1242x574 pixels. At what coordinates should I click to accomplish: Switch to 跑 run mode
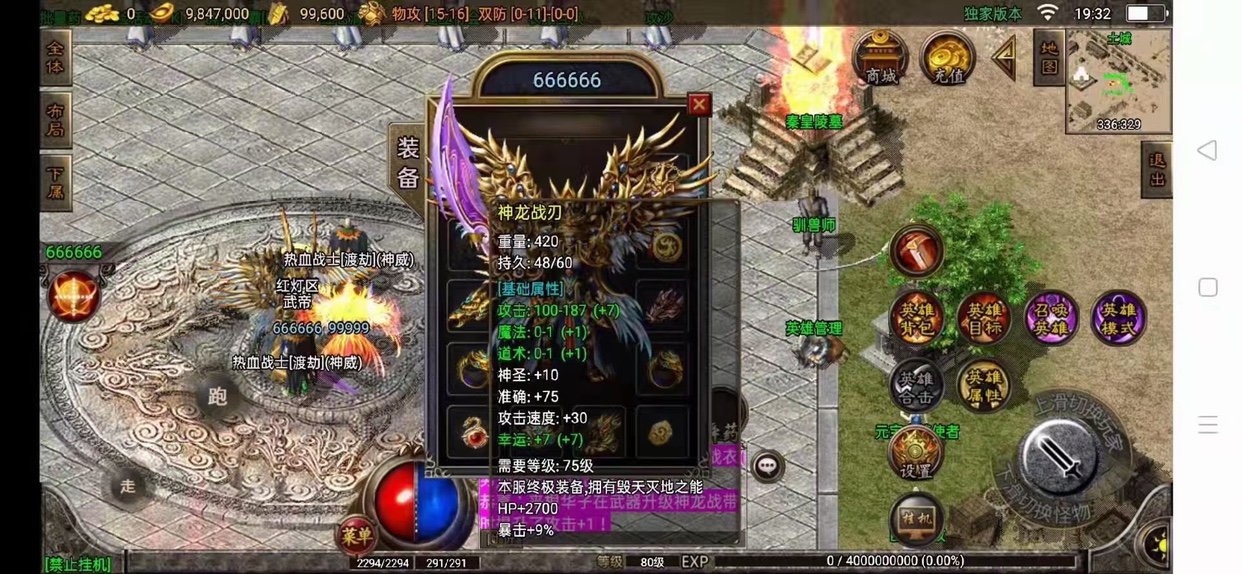tap(217, 396)
